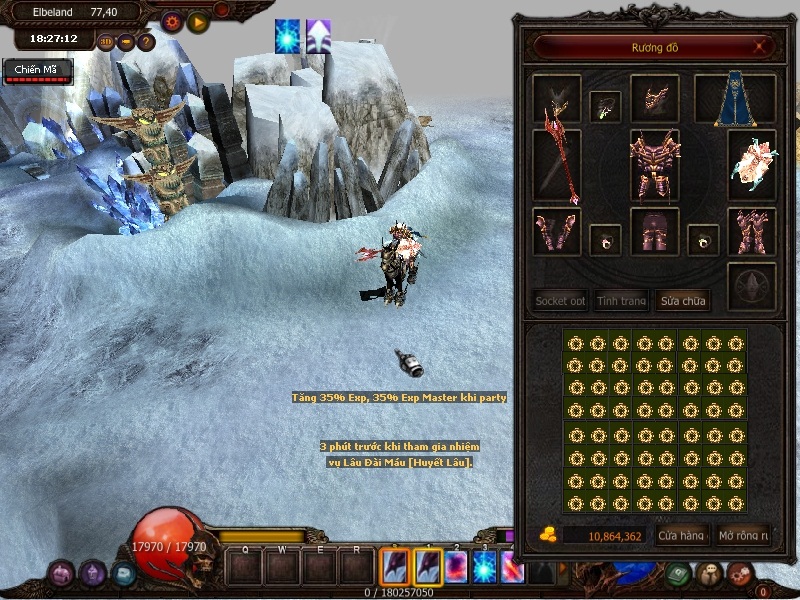800x600 pixels.
Task: Select the Chiến Mã mount panel
Action: pyautogui.click(x=37, y=70)
